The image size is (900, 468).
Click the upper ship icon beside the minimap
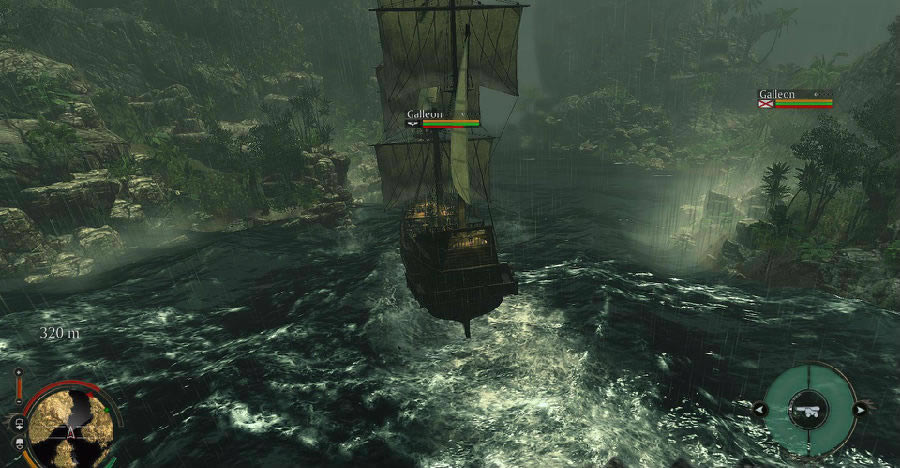coord(17,422)
